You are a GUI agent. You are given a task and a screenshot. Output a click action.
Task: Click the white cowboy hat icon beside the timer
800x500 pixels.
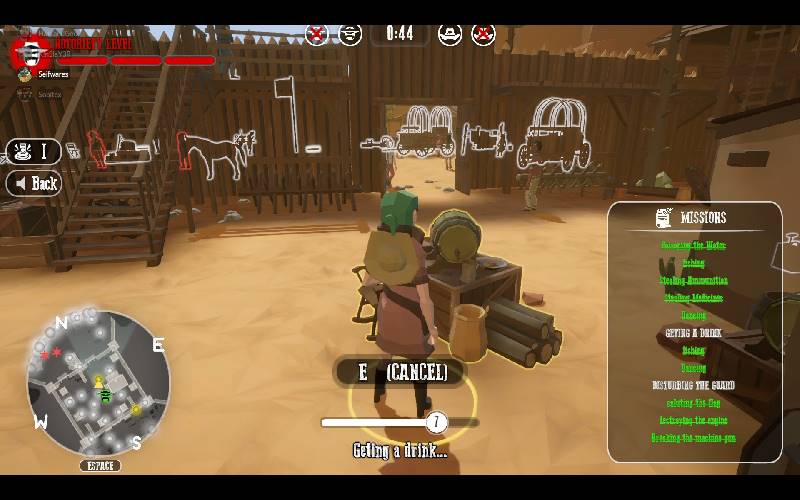[450, 34]
